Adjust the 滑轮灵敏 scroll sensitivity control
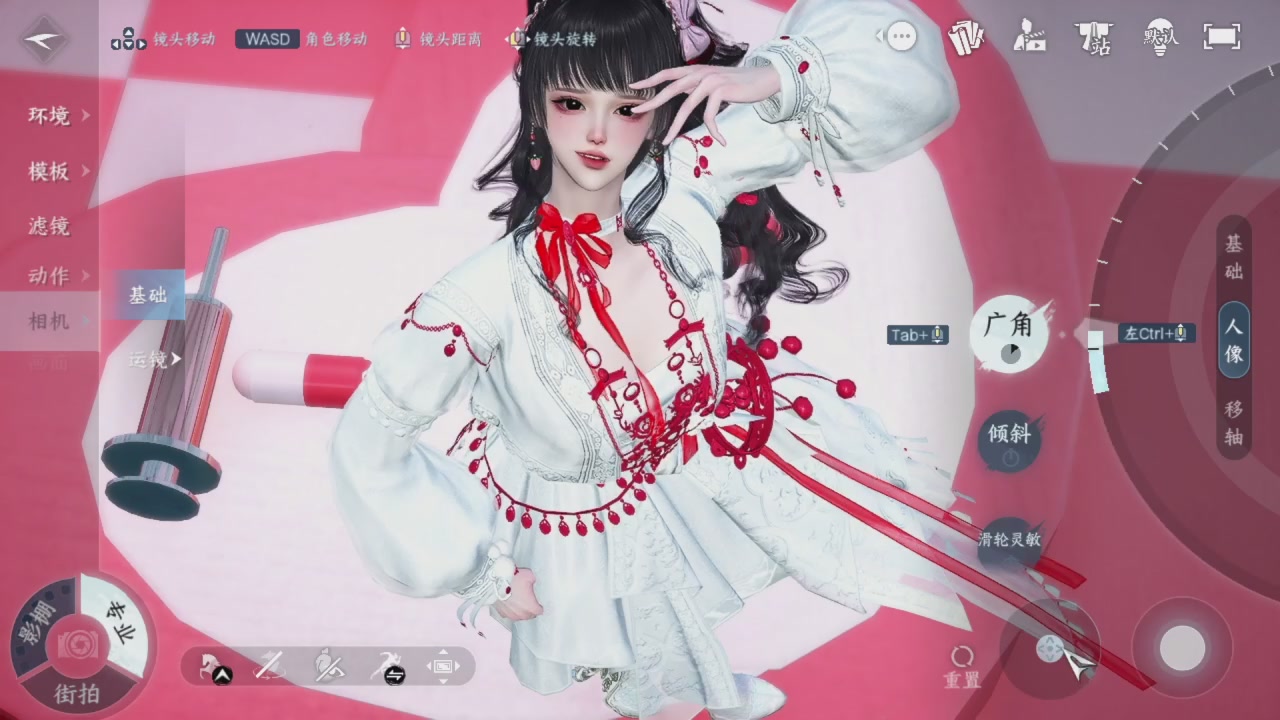The width and height of the screenshot is (1280, 720). pos(1008,539)
